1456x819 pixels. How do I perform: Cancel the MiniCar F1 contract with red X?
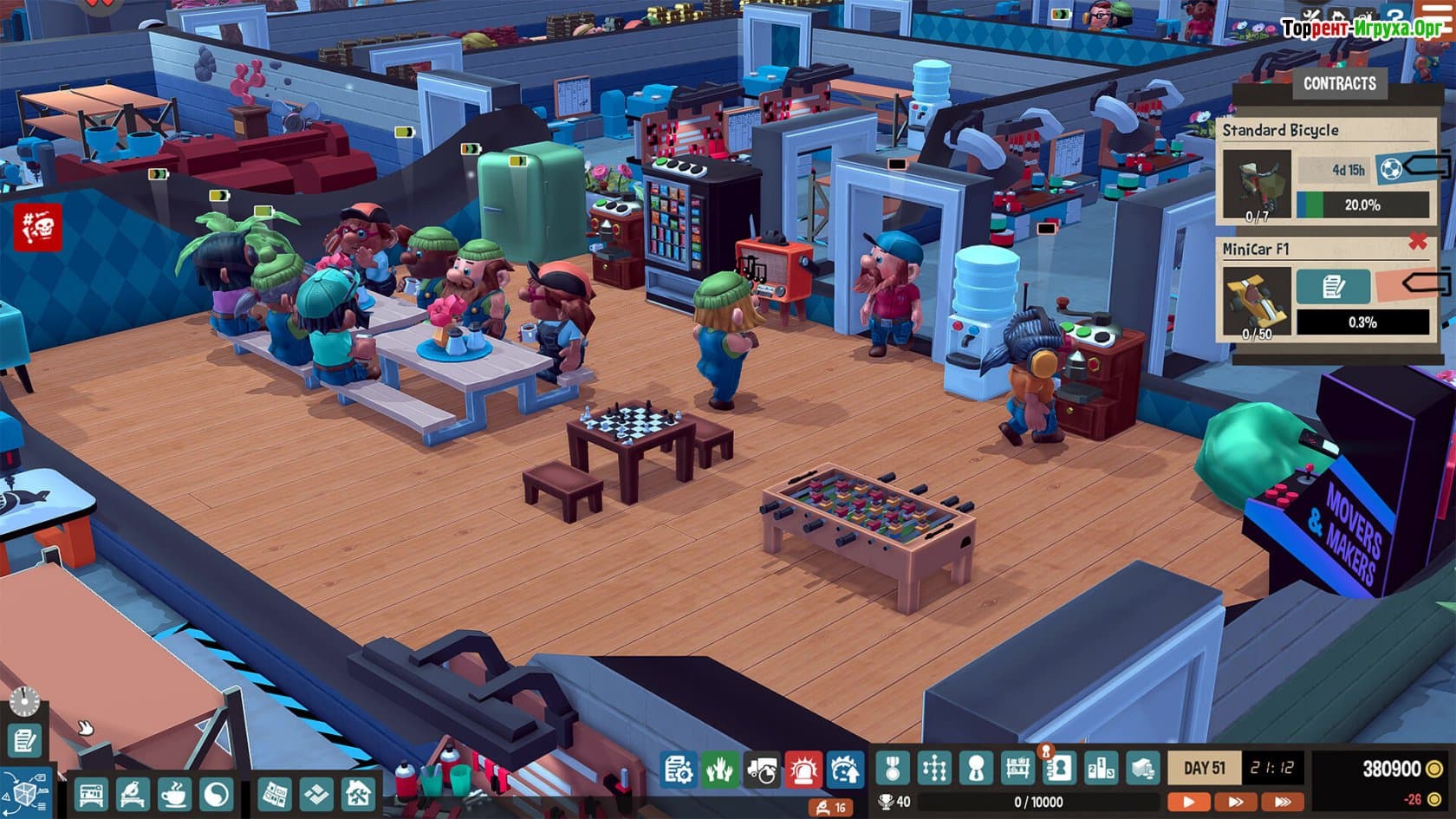tap(1418, 242)
